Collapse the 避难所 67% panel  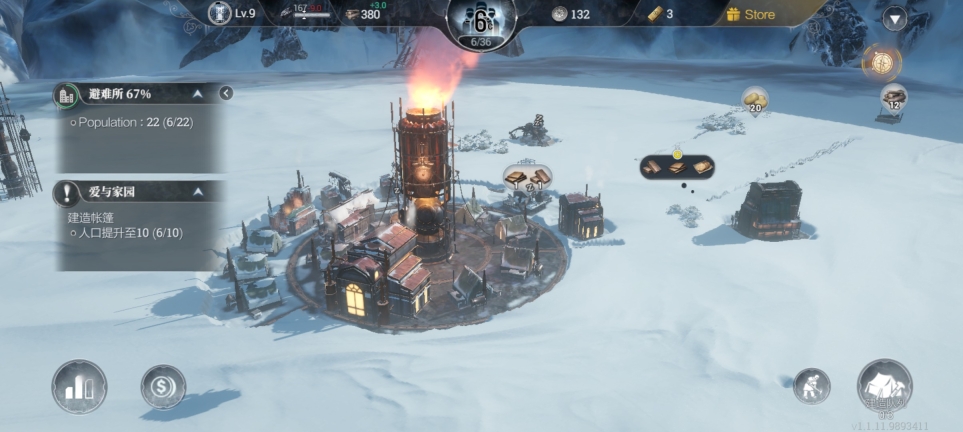[x=198, y=94]
